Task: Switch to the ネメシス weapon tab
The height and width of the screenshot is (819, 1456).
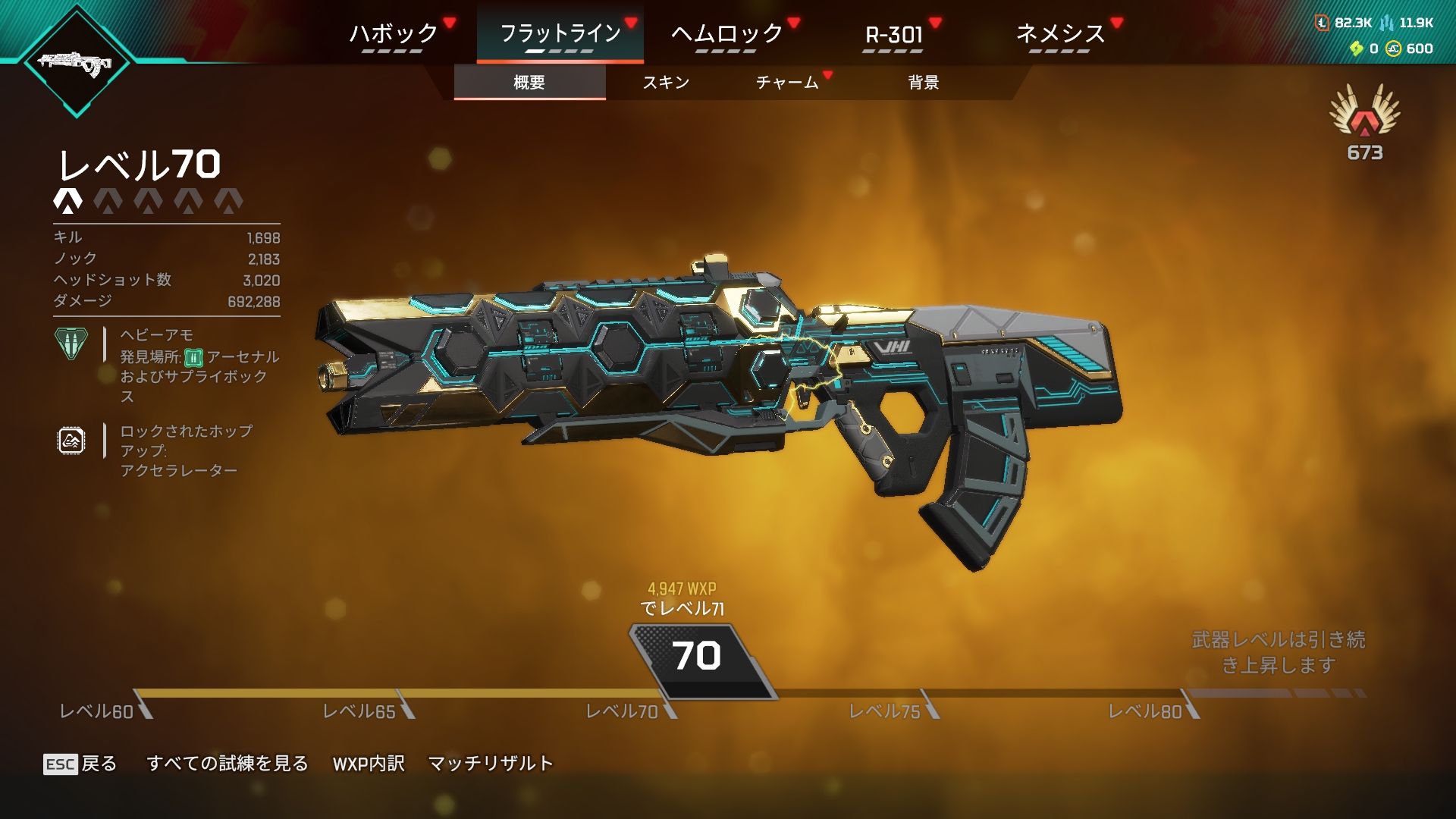Action: 1060,34
